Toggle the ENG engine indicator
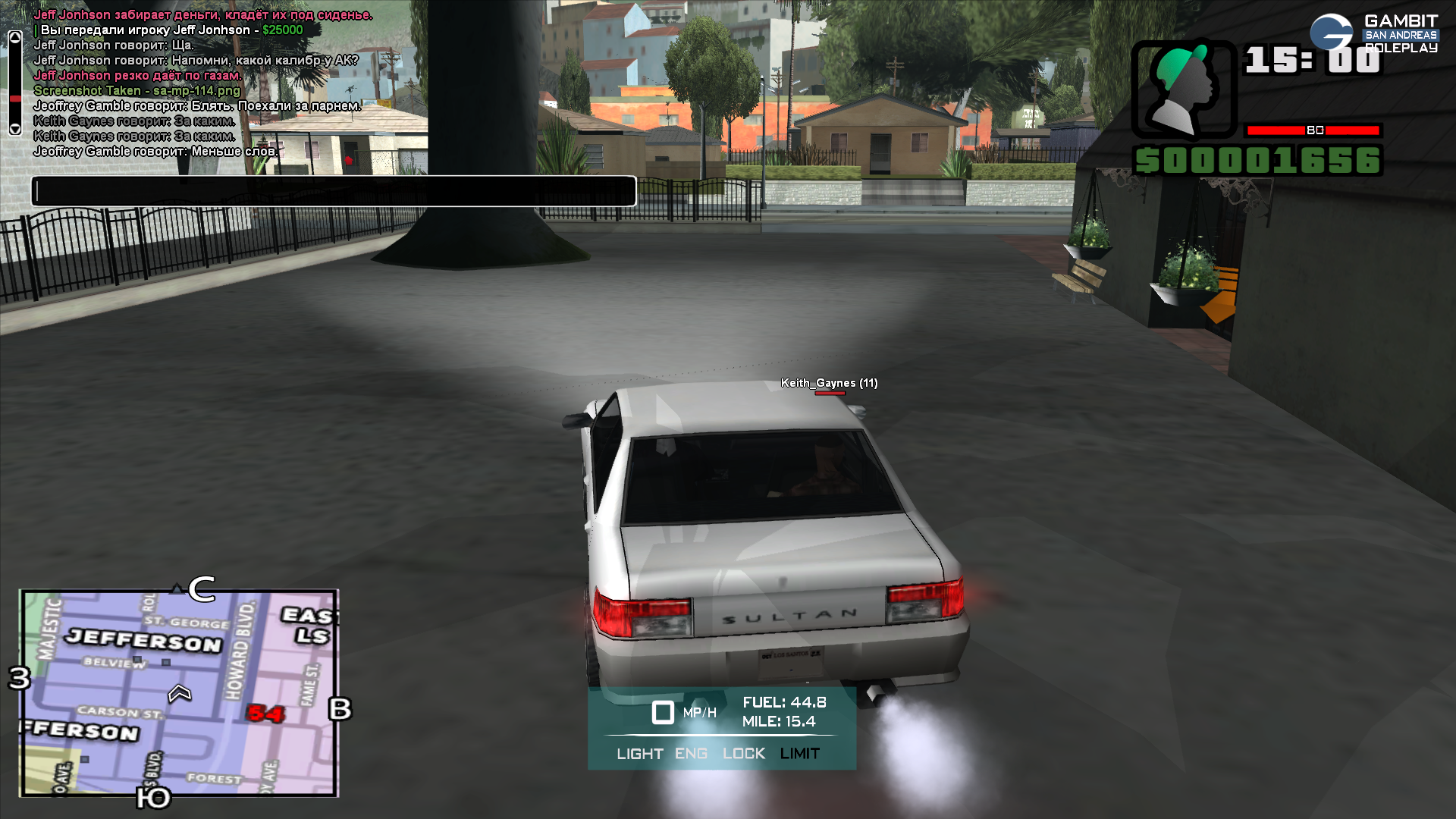The image size is (1456, 819). (x=691, y=754)
